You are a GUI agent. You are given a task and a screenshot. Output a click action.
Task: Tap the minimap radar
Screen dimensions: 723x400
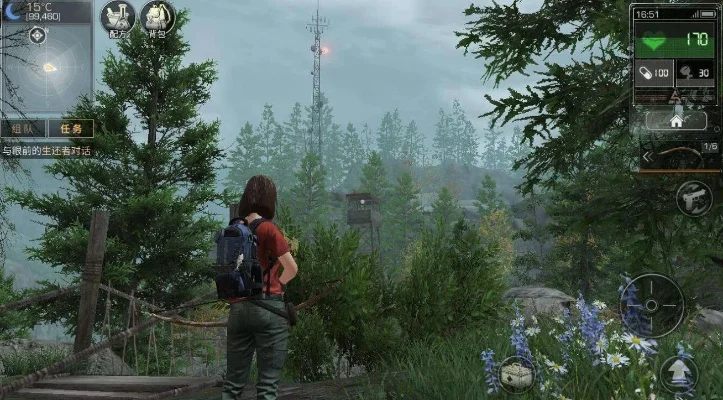(46, 68)
